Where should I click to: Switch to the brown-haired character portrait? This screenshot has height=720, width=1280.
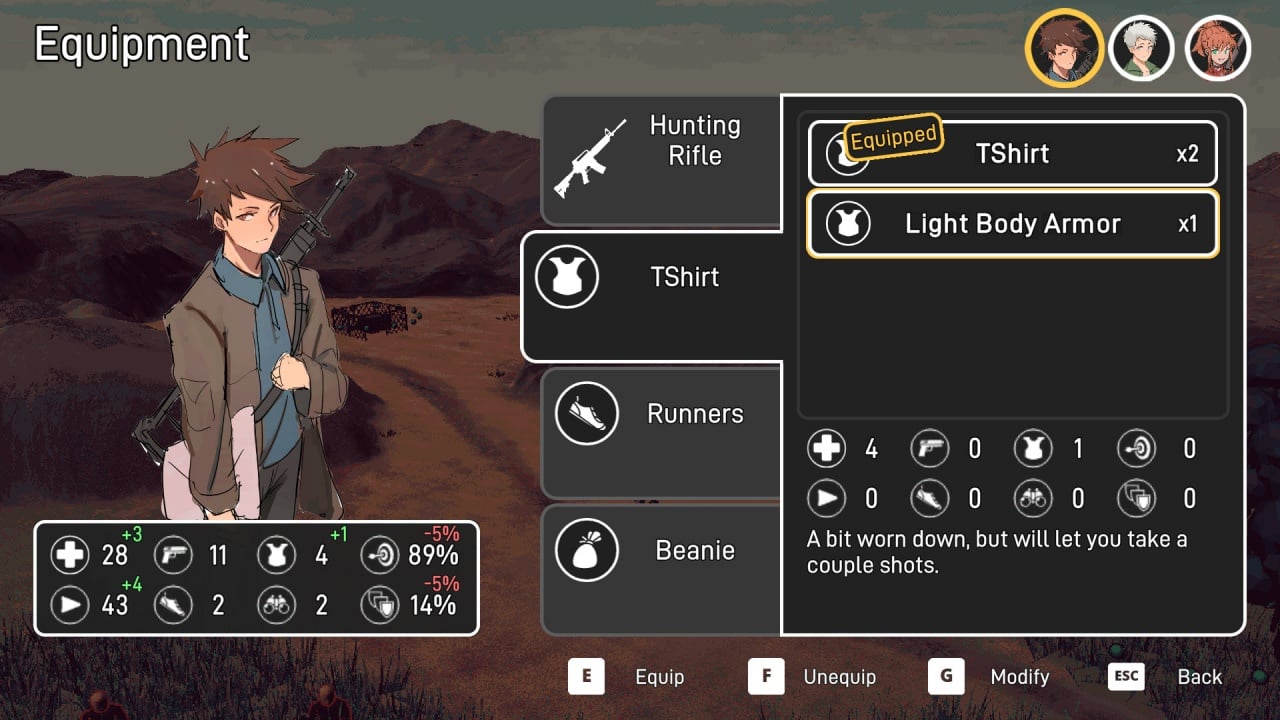pyautogui.click(x=1064, y=48)
